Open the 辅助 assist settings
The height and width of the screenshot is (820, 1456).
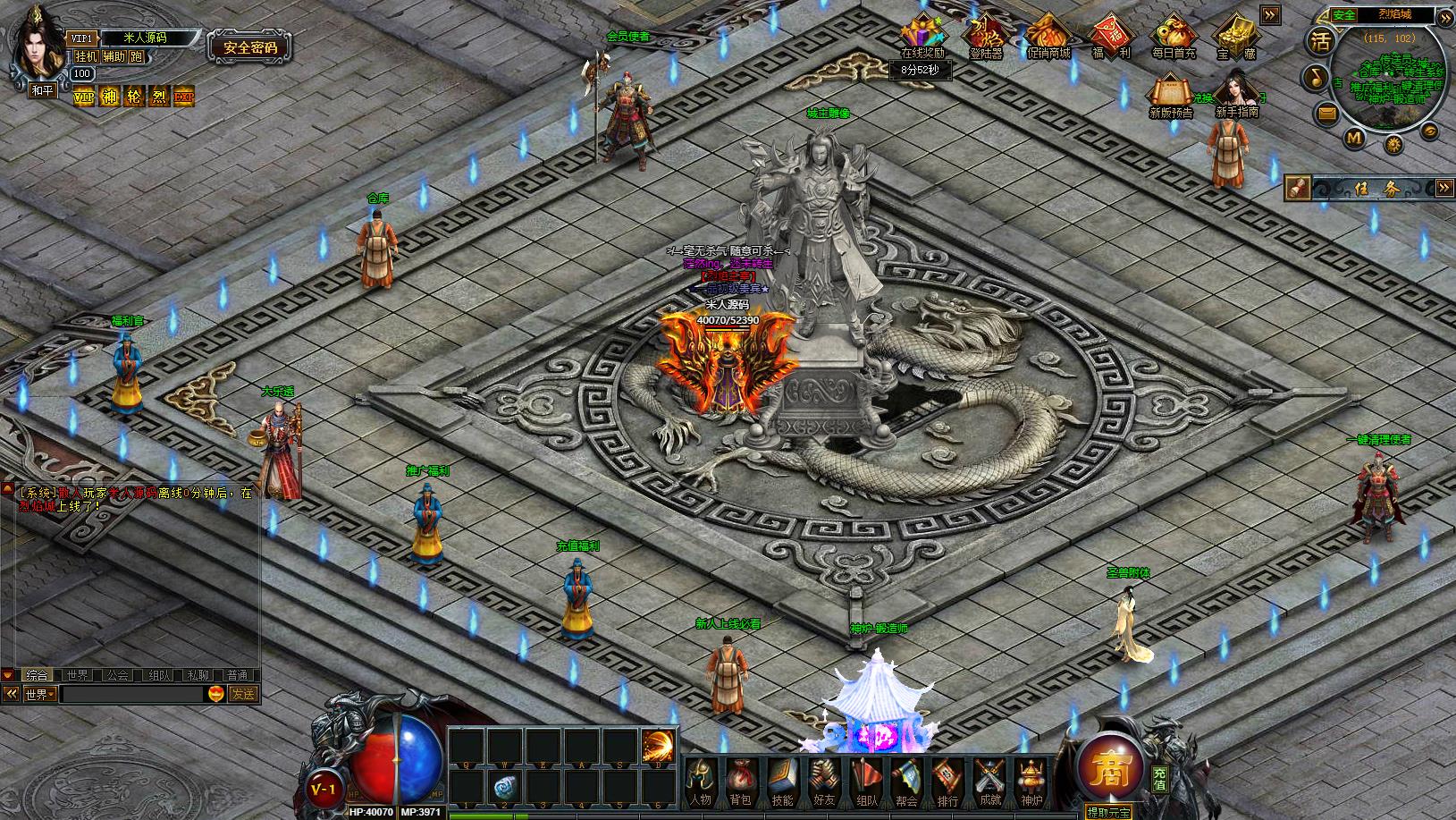pyautogui.click(x=114, y=56)
